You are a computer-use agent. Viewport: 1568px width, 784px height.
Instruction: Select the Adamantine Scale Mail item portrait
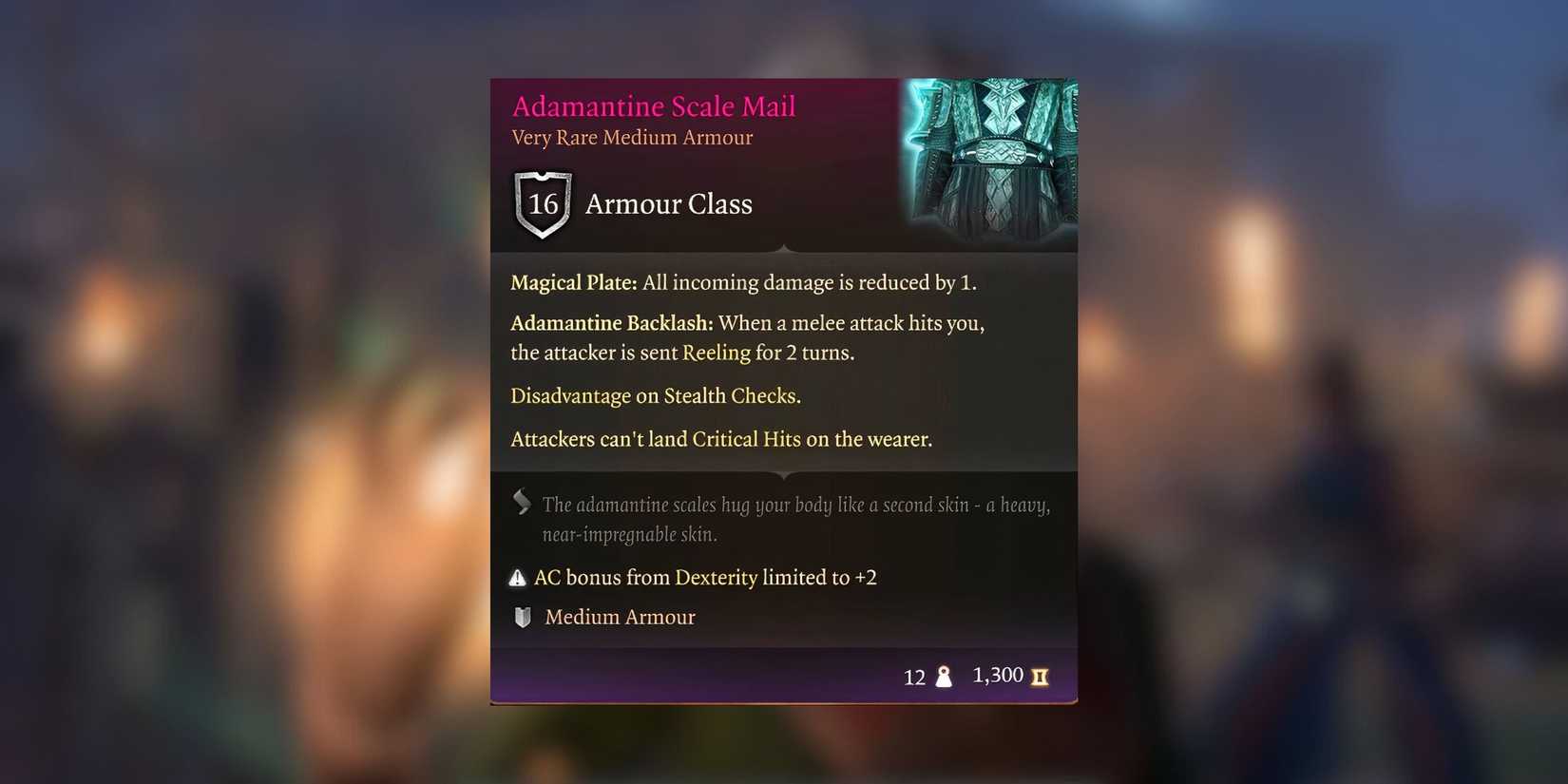pyautogui.click(x=990, y=163)
